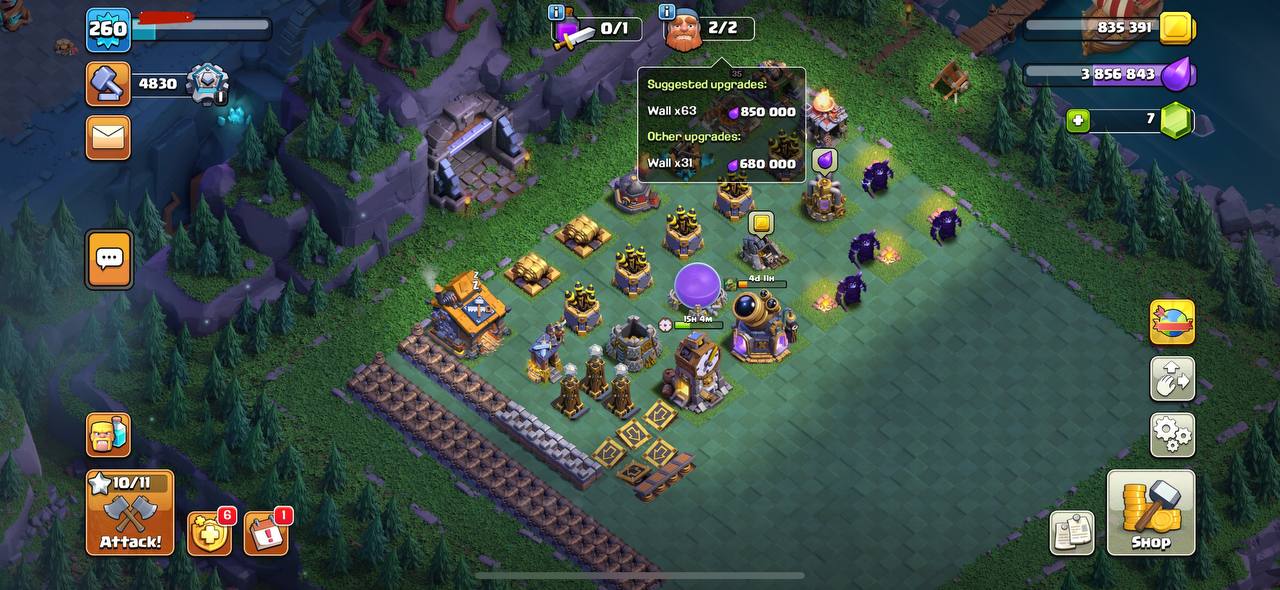Open the hammer trophy league badge
This screenshot has width=1280, height=590.
tap(108, 84)
